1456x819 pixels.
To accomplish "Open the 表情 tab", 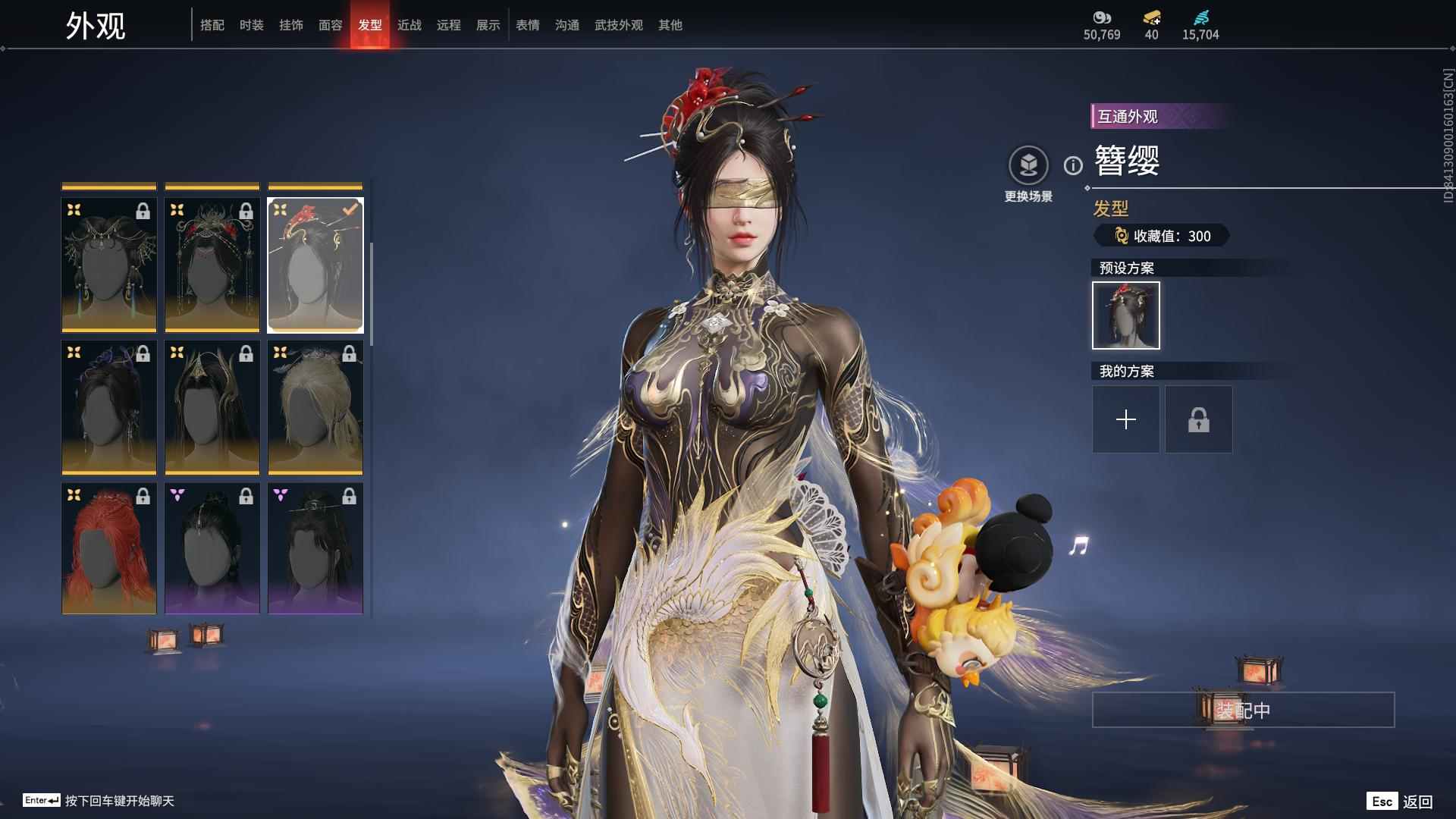I will [x=527, y=25].
